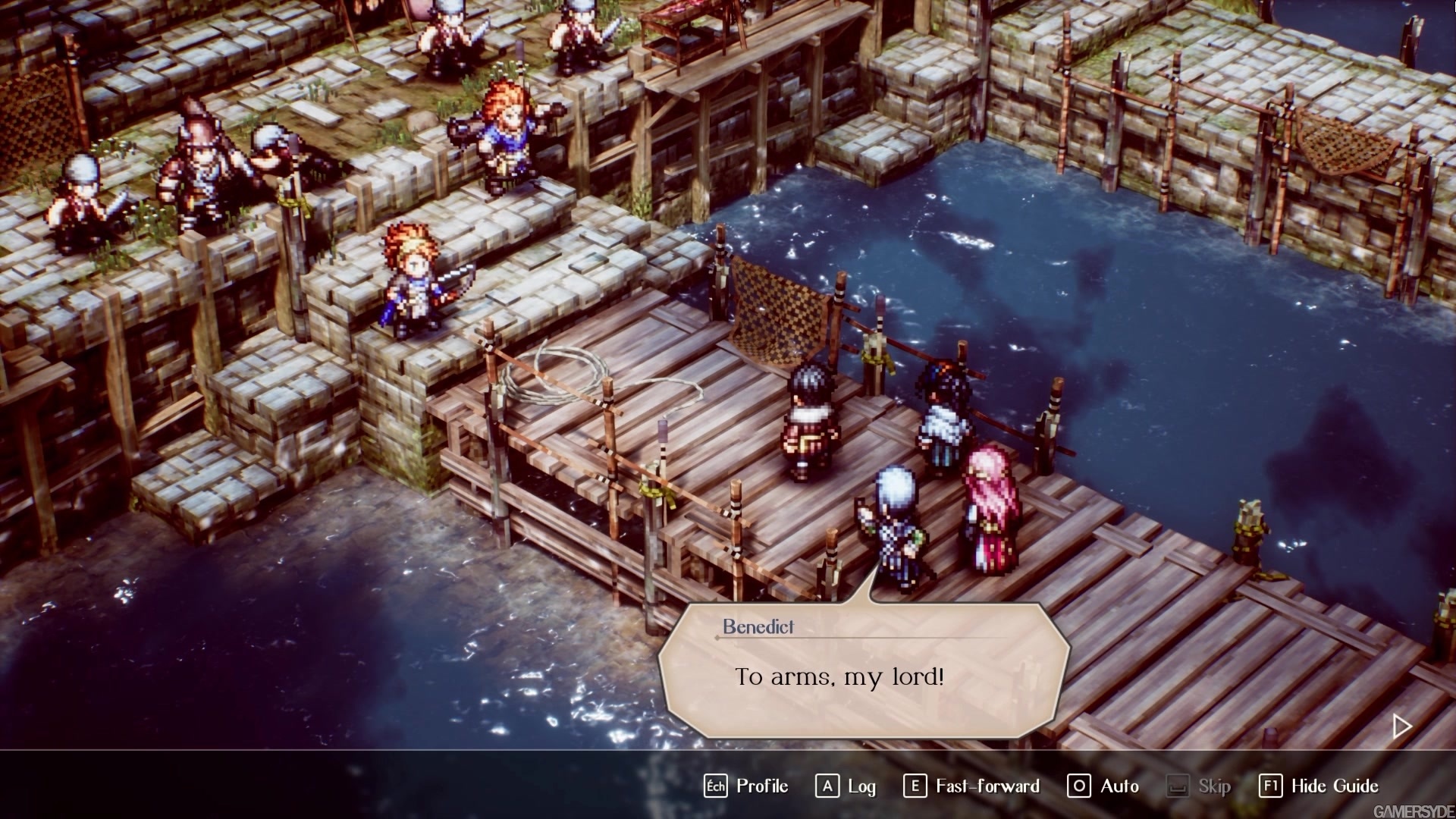Open the Profile option in the guide bar
1456x819 pixels.
[x=747, y=786]
